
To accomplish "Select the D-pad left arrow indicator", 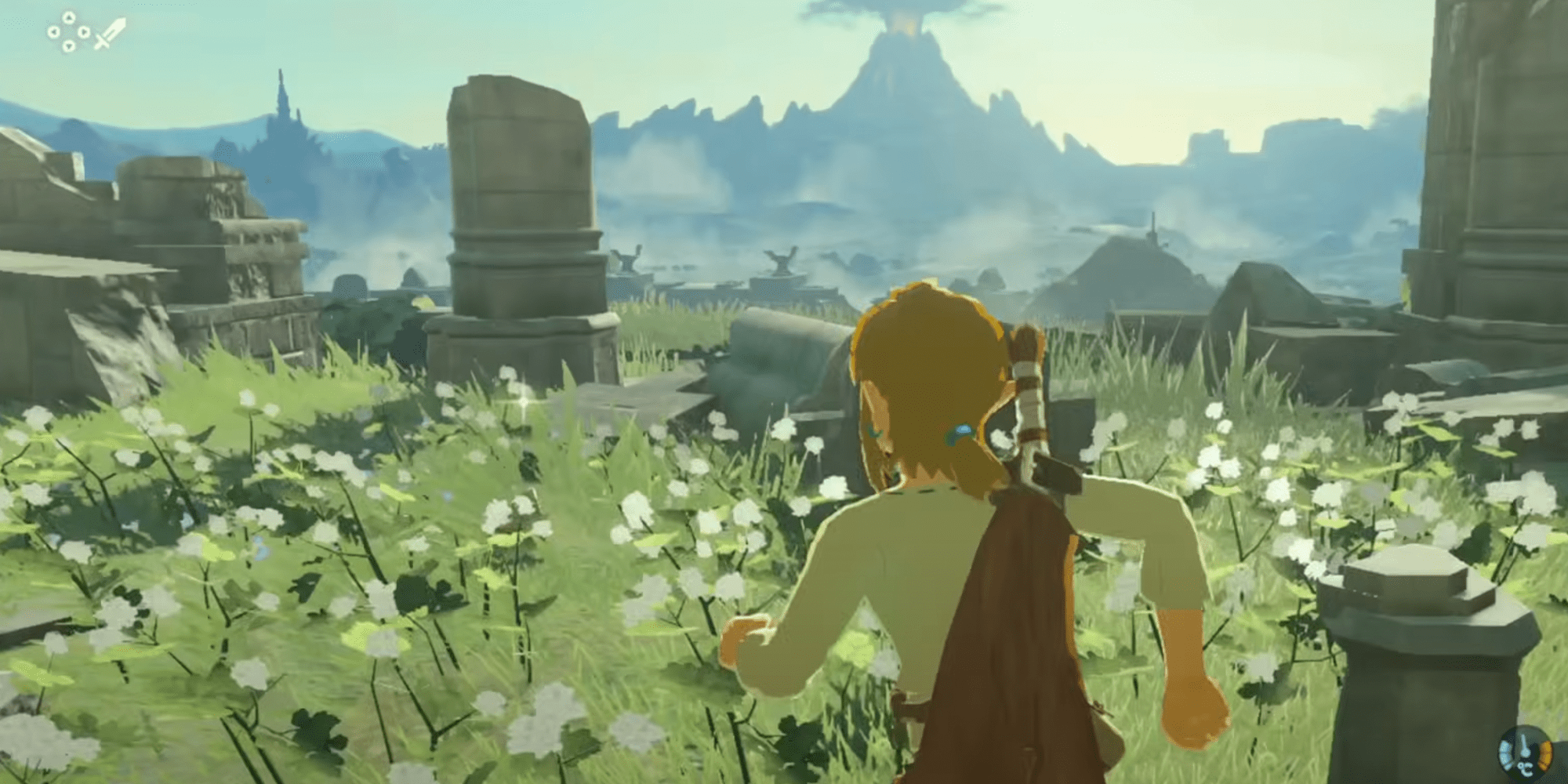I will (53, 33).
